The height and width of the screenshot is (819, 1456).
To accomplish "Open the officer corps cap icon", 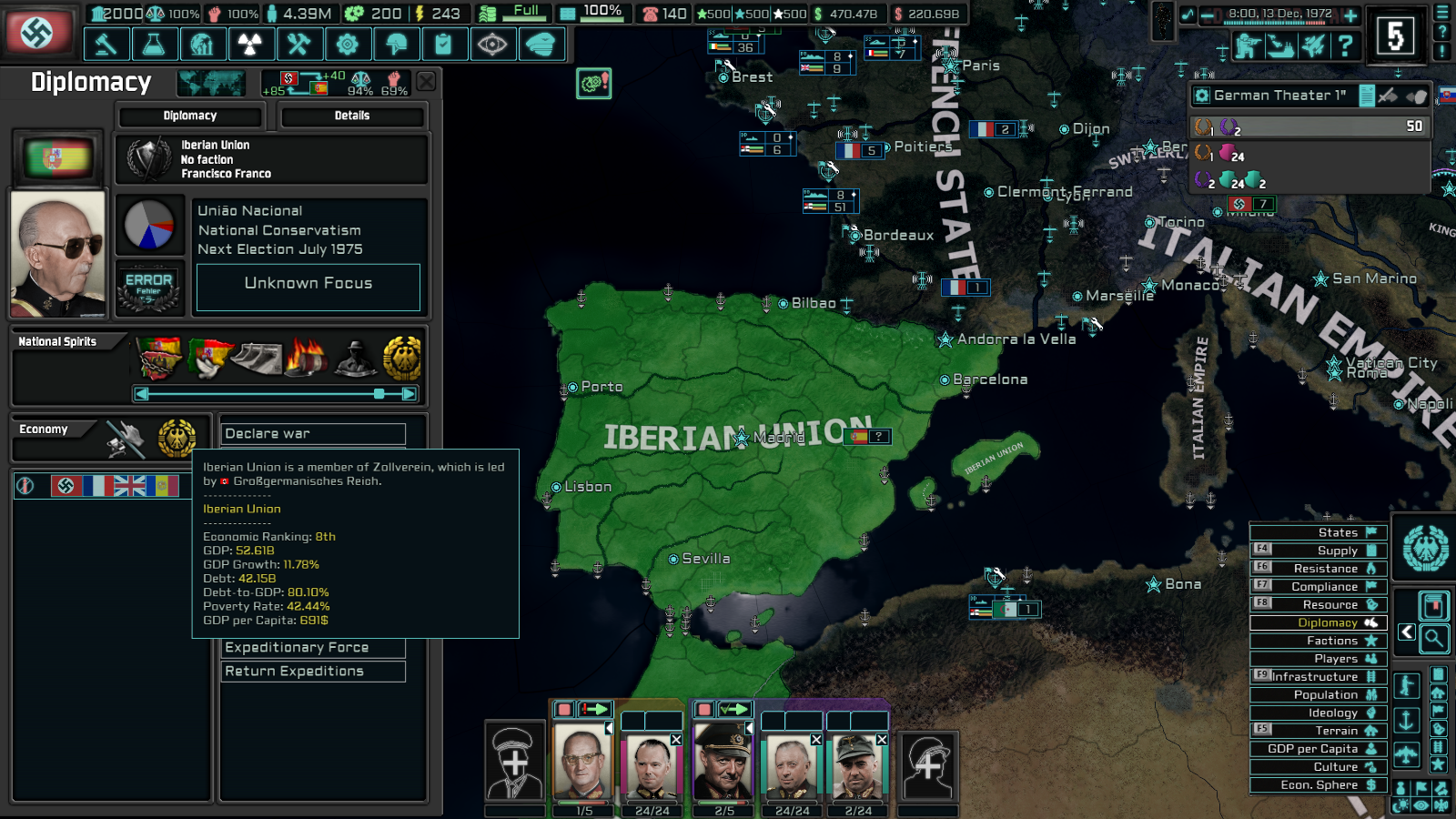I will tap(541, 44).
